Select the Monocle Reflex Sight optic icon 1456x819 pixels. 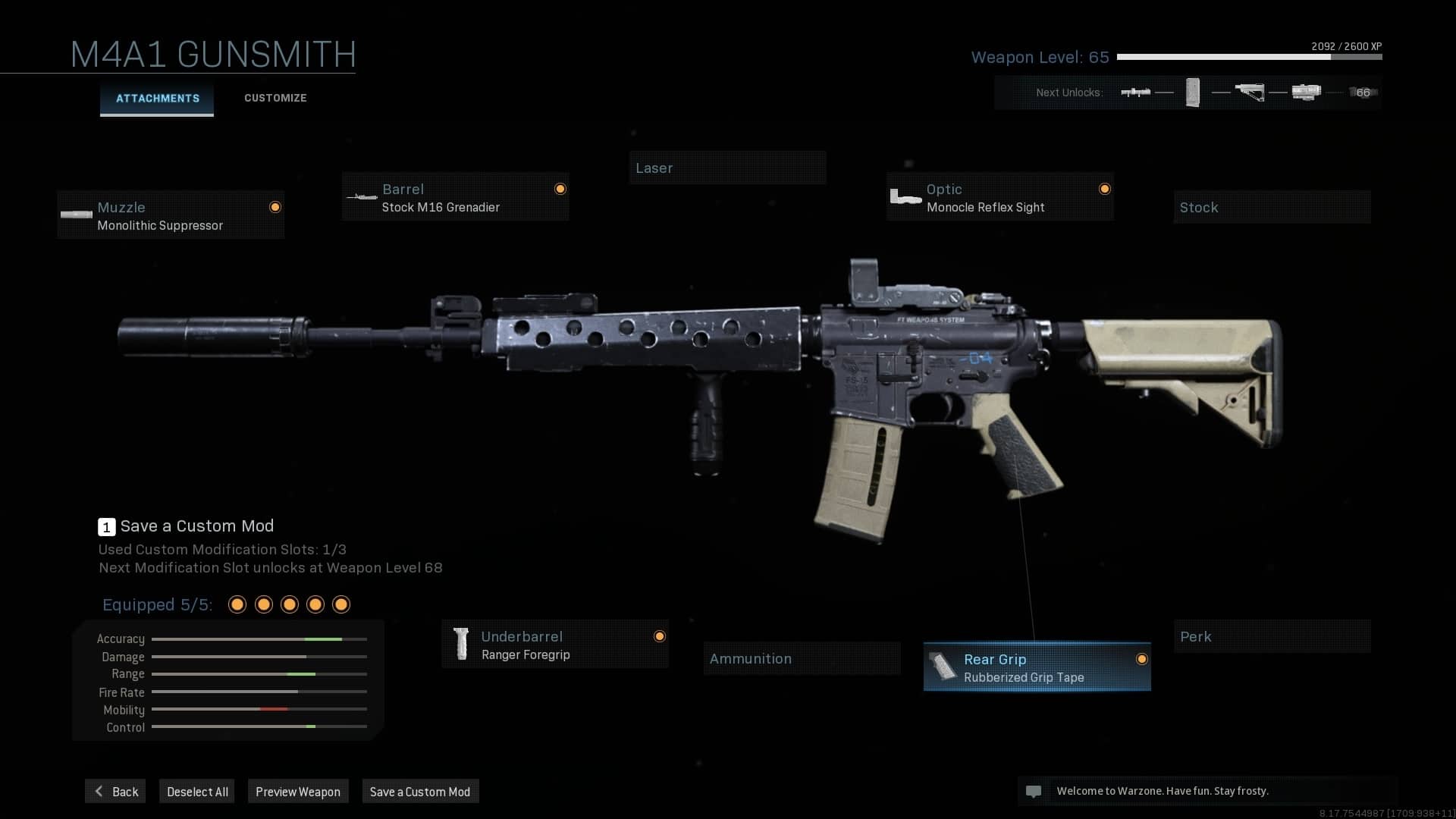(905, 196)
